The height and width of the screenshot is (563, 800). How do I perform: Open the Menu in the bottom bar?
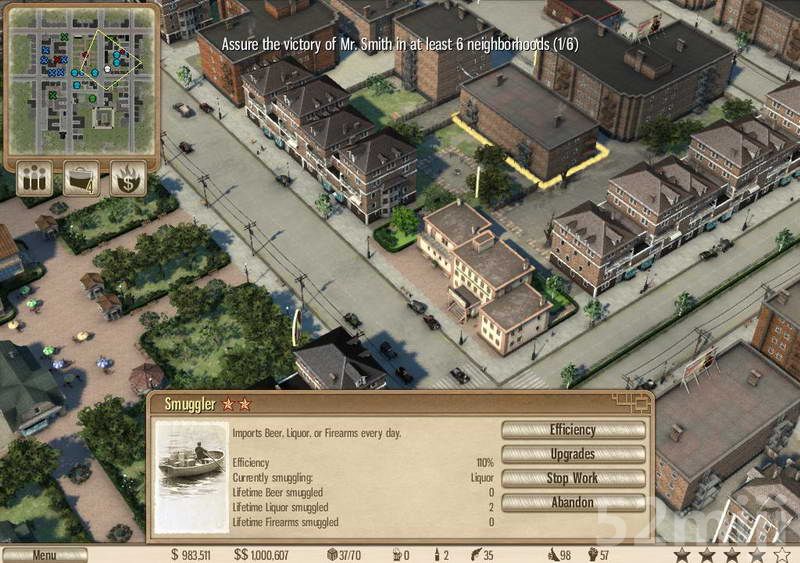pyautogui.click(x=44, y=555)
